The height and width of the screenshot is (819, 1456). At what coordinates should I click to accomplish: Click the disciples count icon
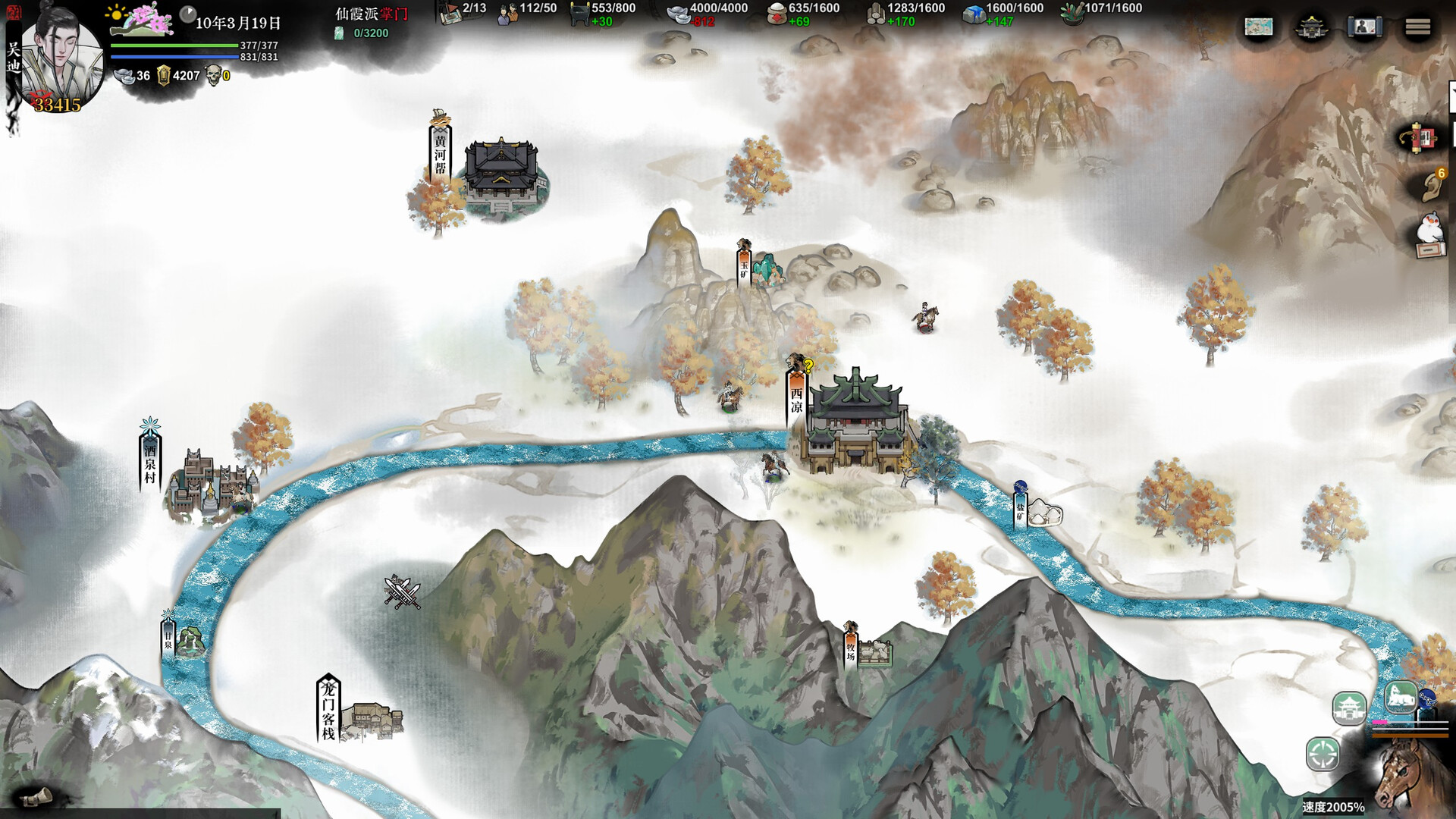click(x=507, y=13)
